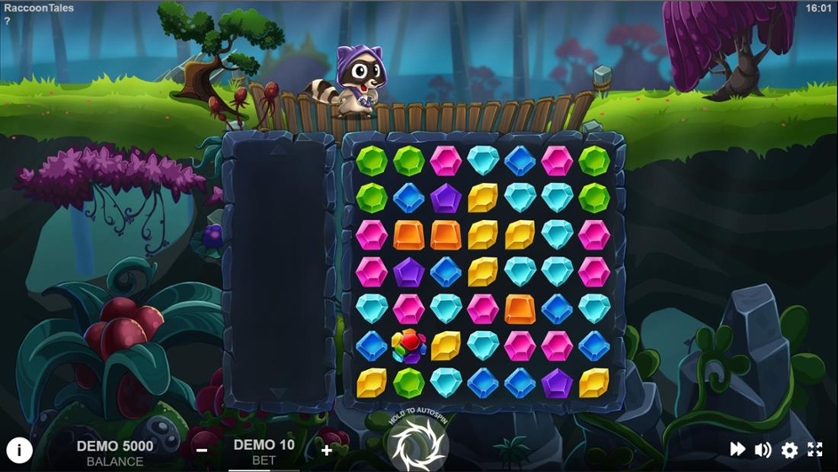Increase the bet with the plus button
This screenshot has height=472, width=838.
click(x=326, y=450)
